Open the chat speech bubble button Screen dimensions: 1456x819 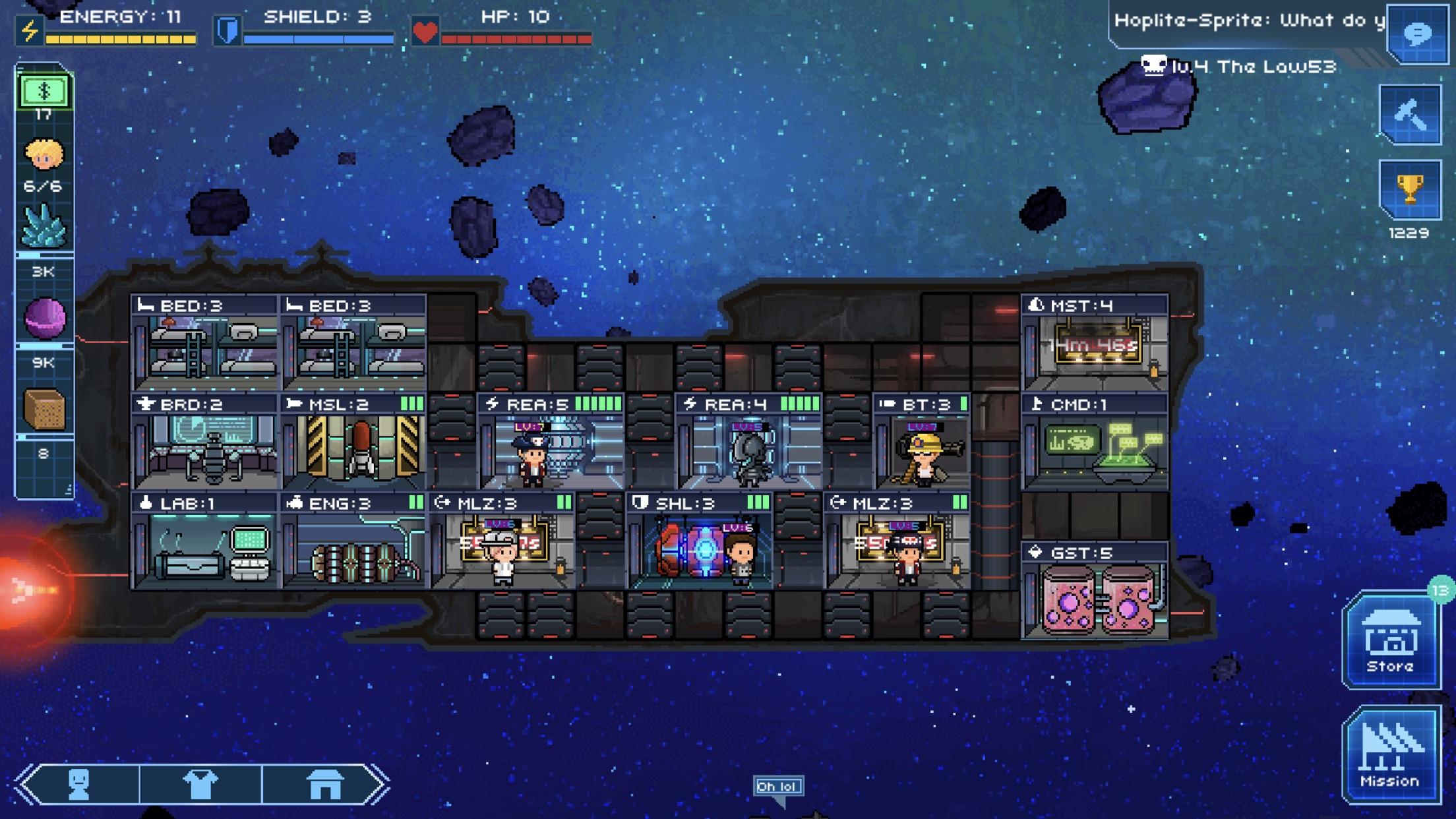tap(1417, 33)
